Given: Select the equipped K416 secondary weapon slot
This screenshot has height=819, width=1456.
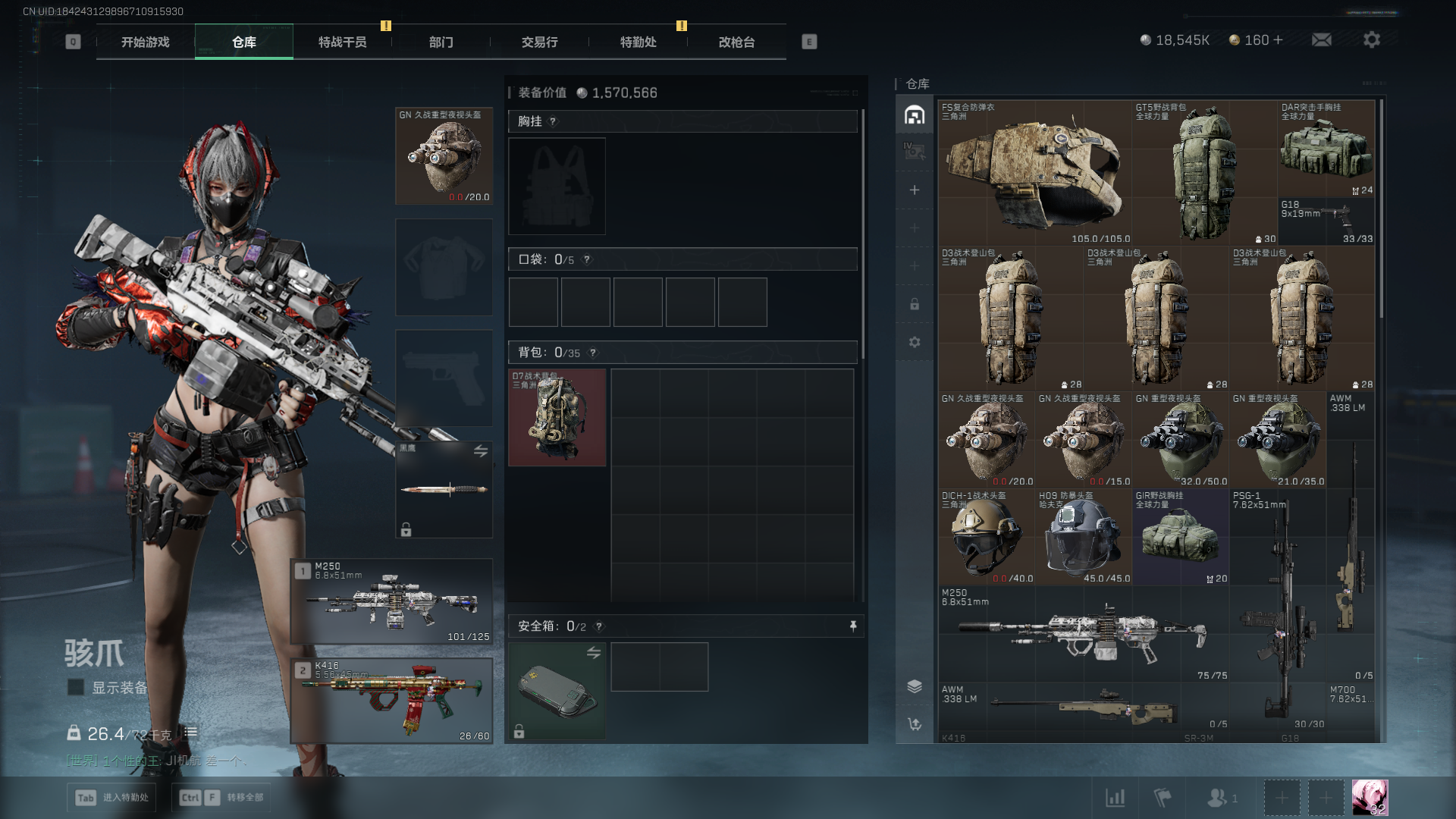Looking at the screenshot, I should tap(392, 701).
